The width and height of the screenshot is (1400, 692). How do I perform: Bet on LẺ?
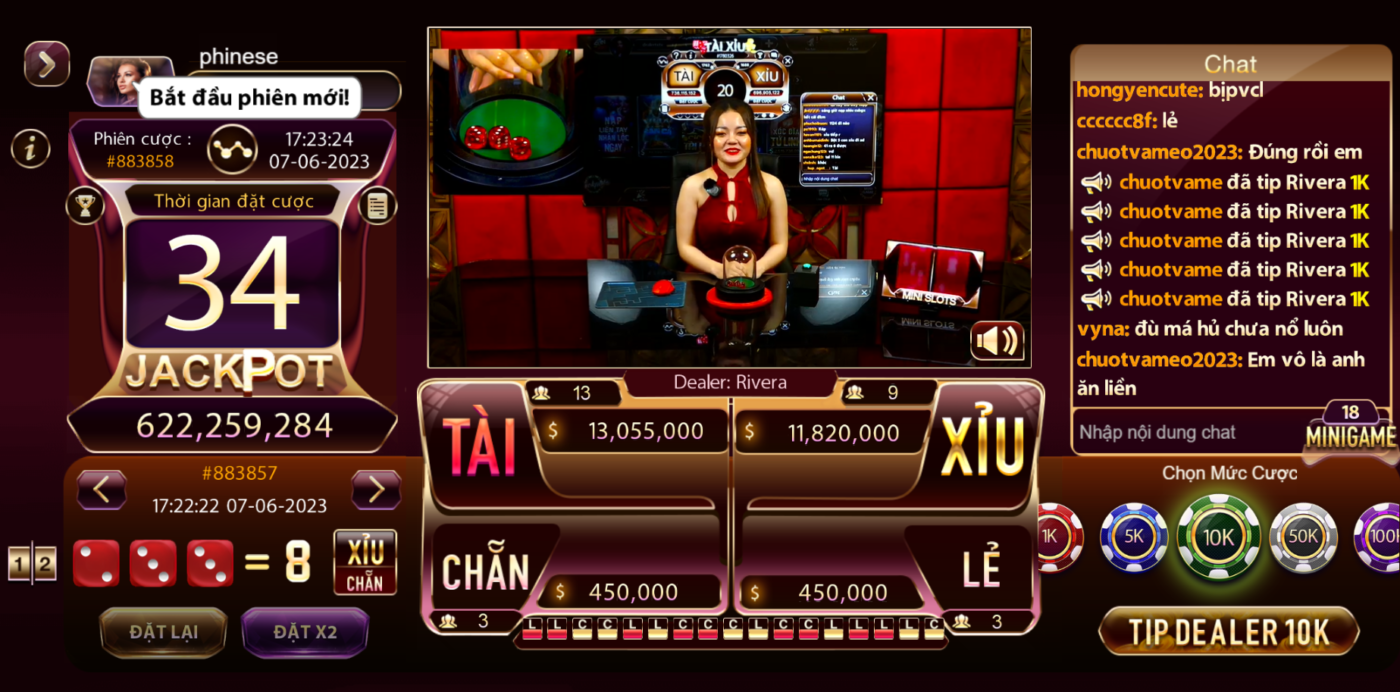pos(981,570)
